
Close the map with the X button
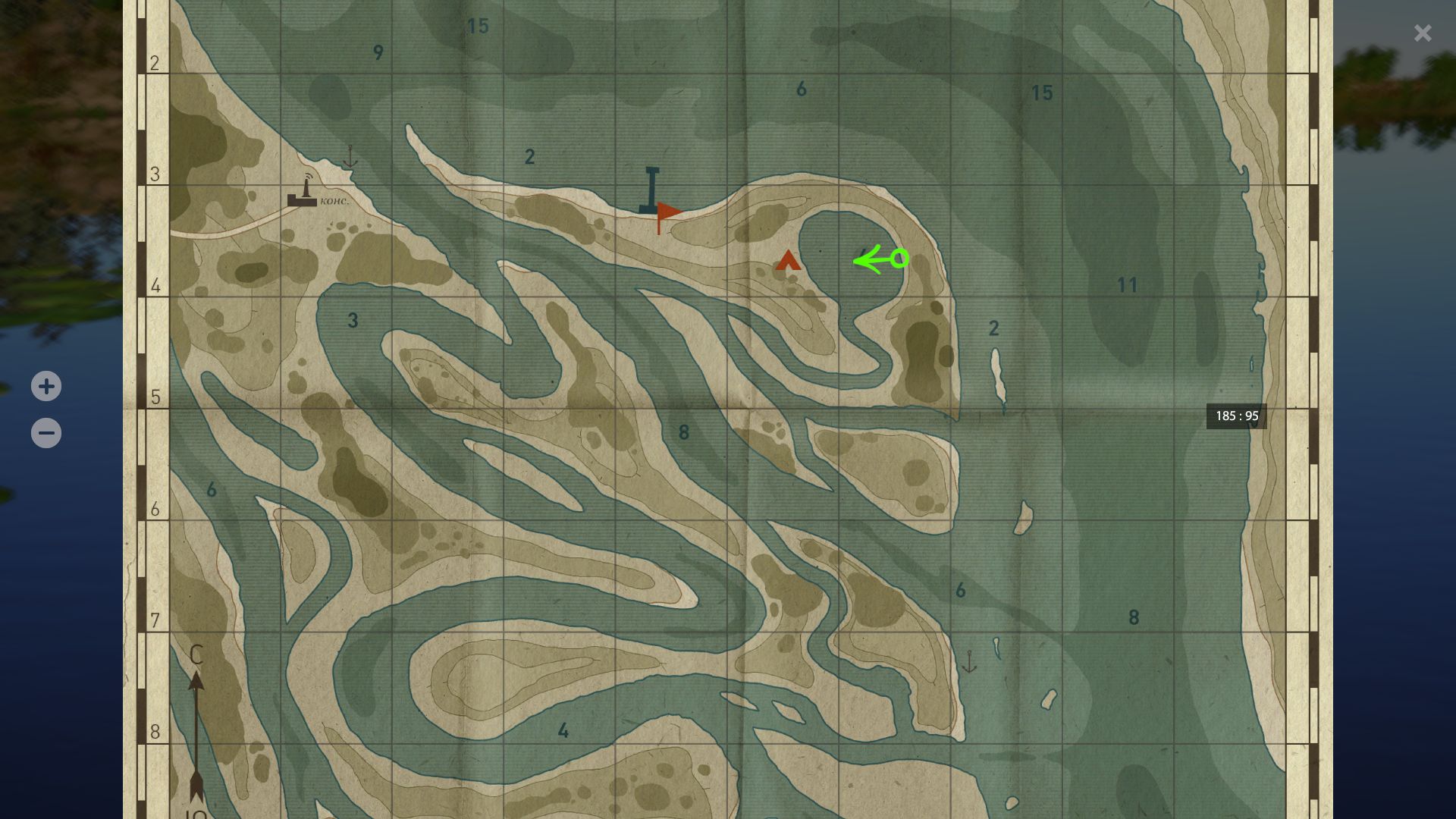[1422, 33]
